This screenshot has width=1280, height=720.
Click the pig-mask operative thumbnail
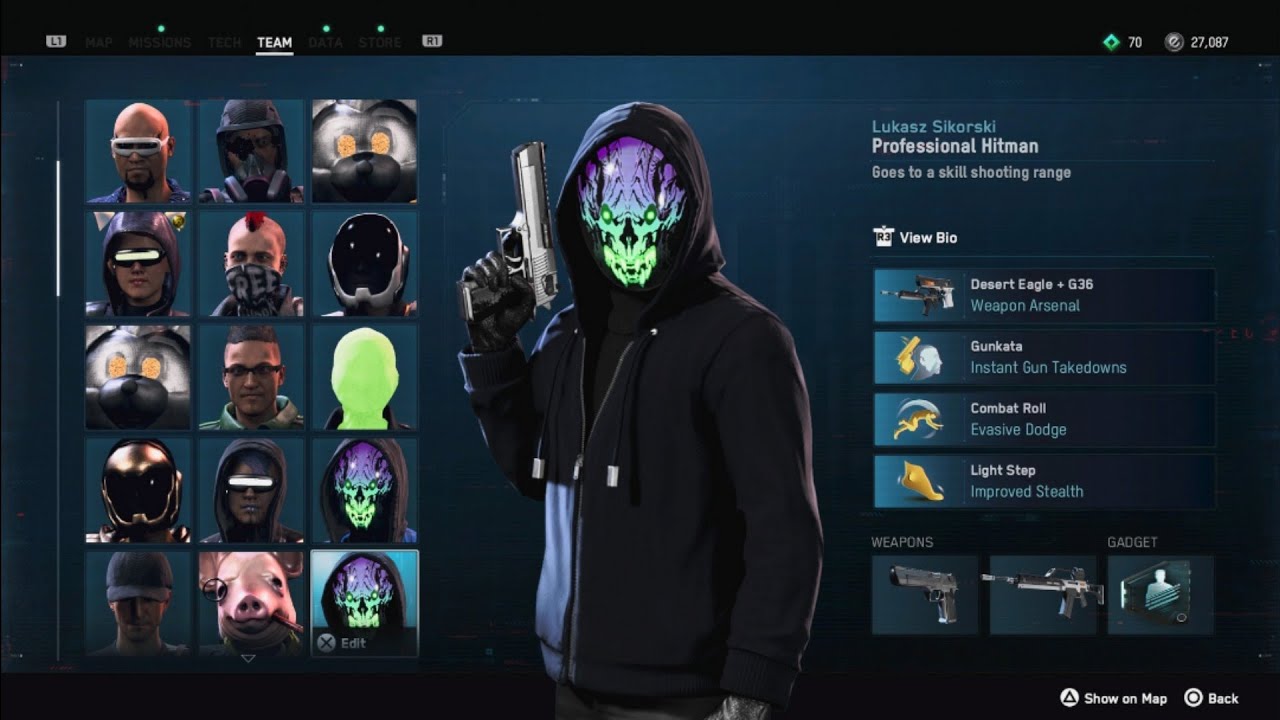click(x=250, y=600)
